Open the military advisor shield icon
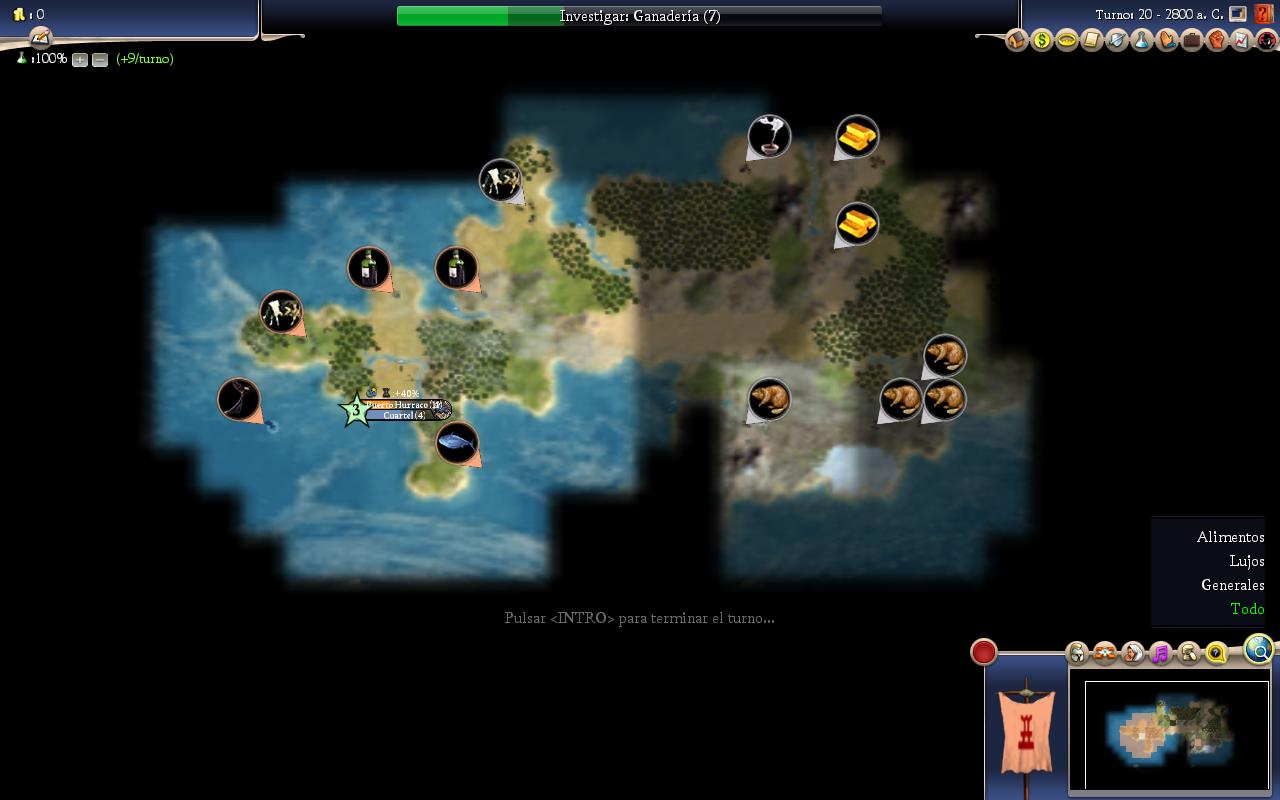 [1116, 41]
